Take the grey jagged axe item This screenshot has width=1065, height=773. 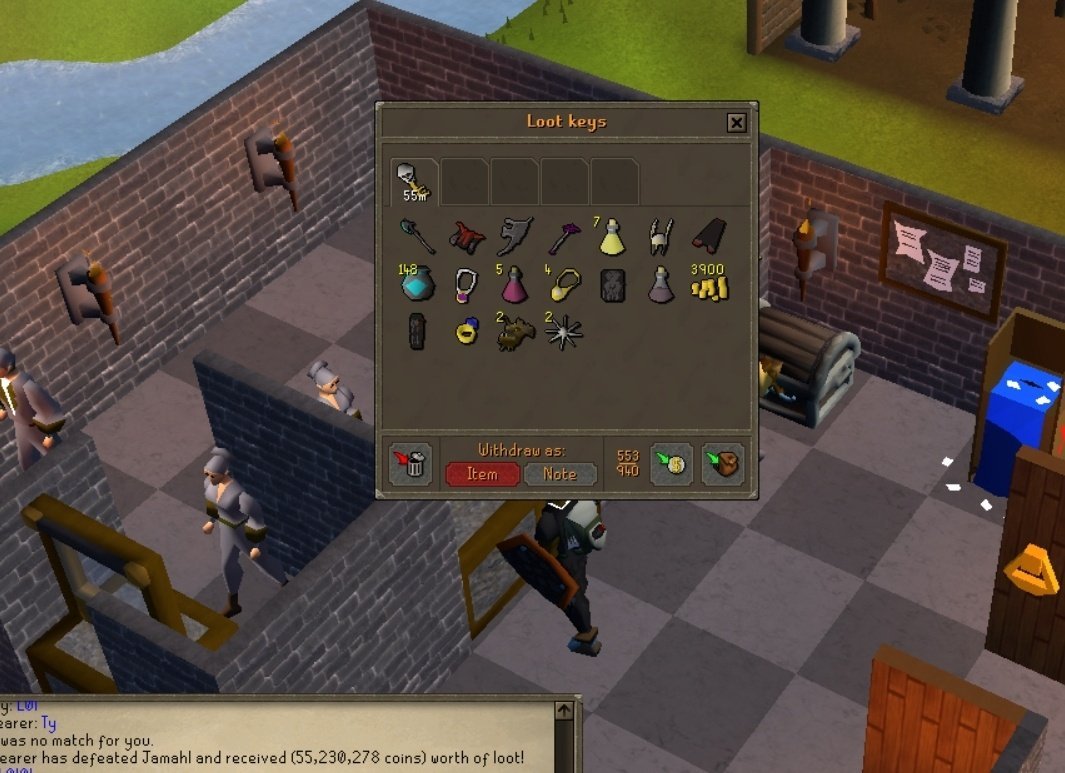[515, 238]
